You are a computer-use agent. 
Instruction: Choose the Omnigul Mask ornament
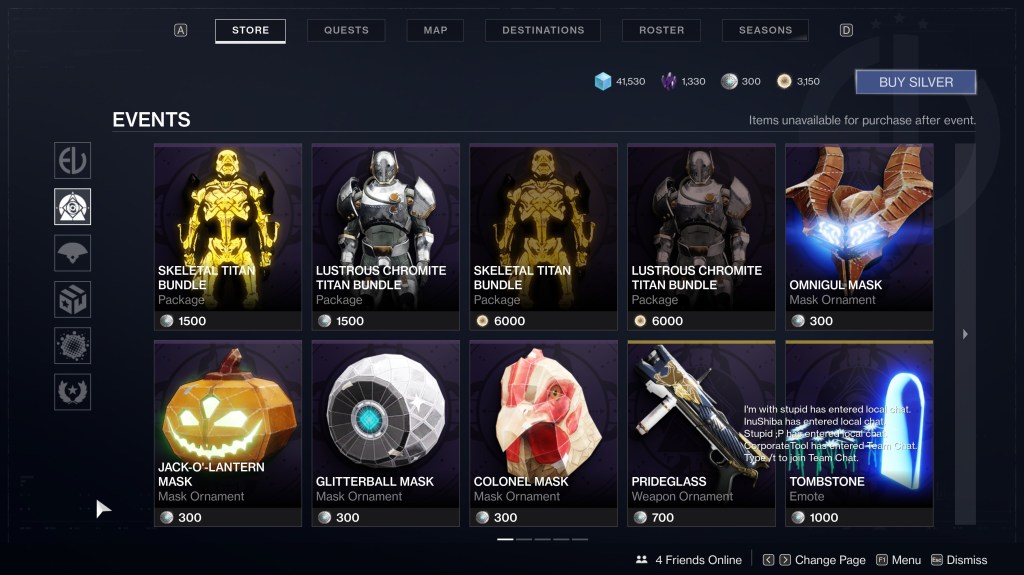[860, 236]
